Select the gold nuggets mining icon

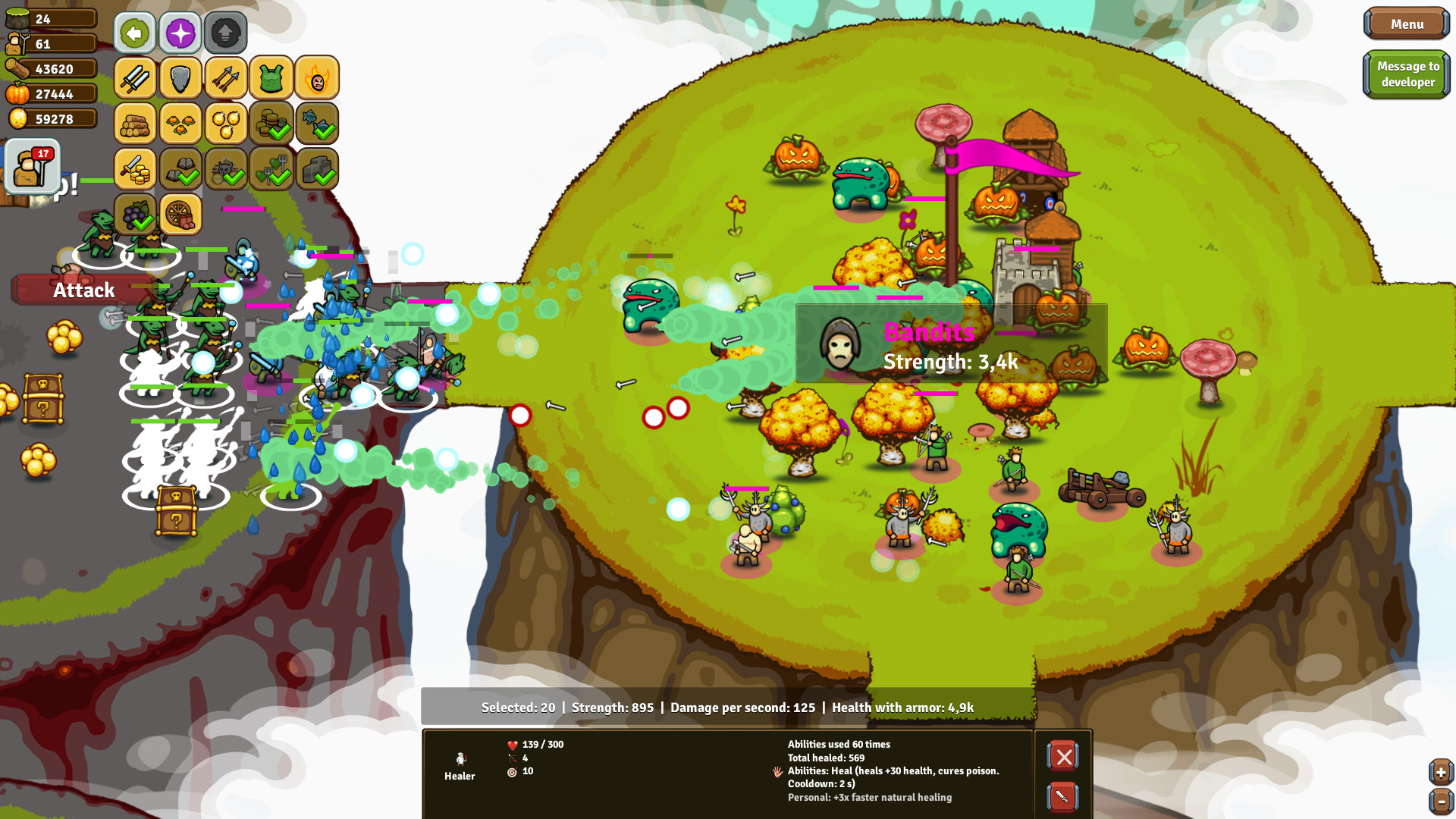tap(225, 124)
